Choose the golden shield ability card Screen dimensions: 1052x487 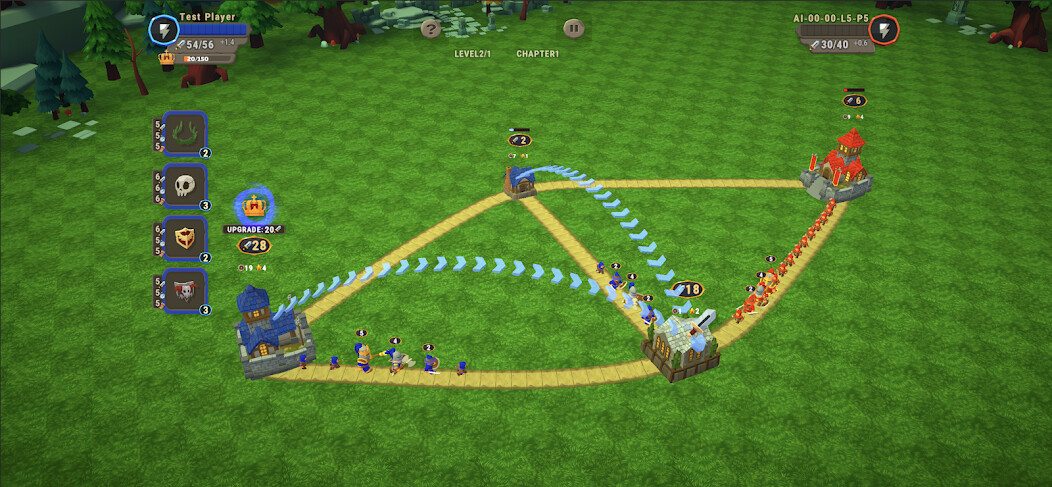pyautogui.click(x=185, y=238)
